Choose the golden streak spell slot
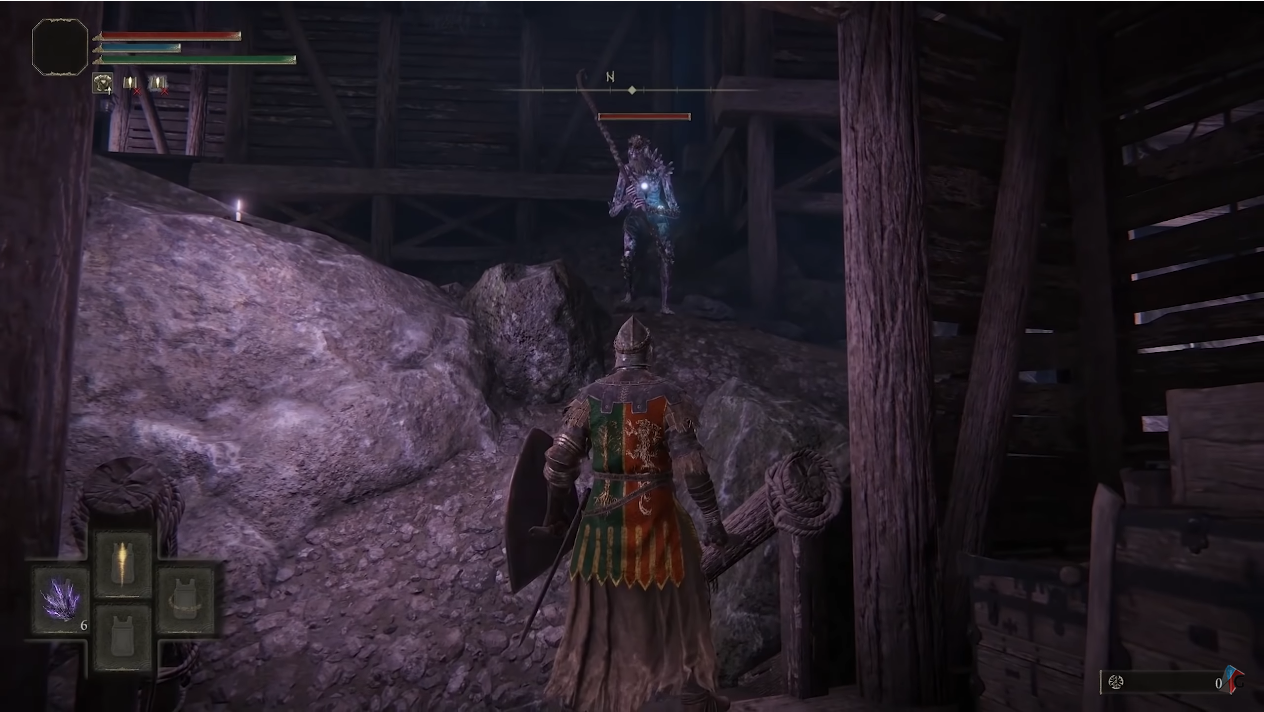 tap(124, 564)
